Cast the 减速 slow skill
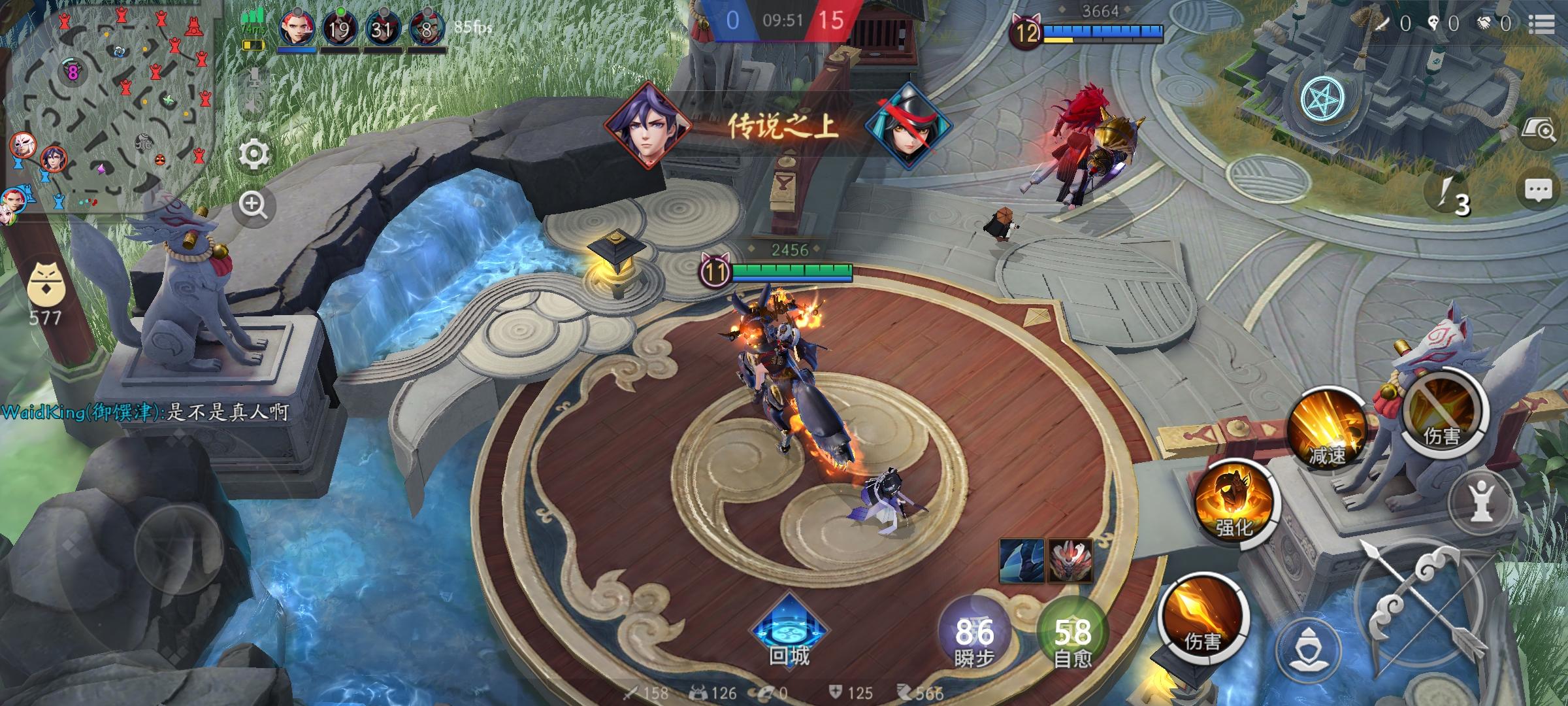 tap(1327, 428)
